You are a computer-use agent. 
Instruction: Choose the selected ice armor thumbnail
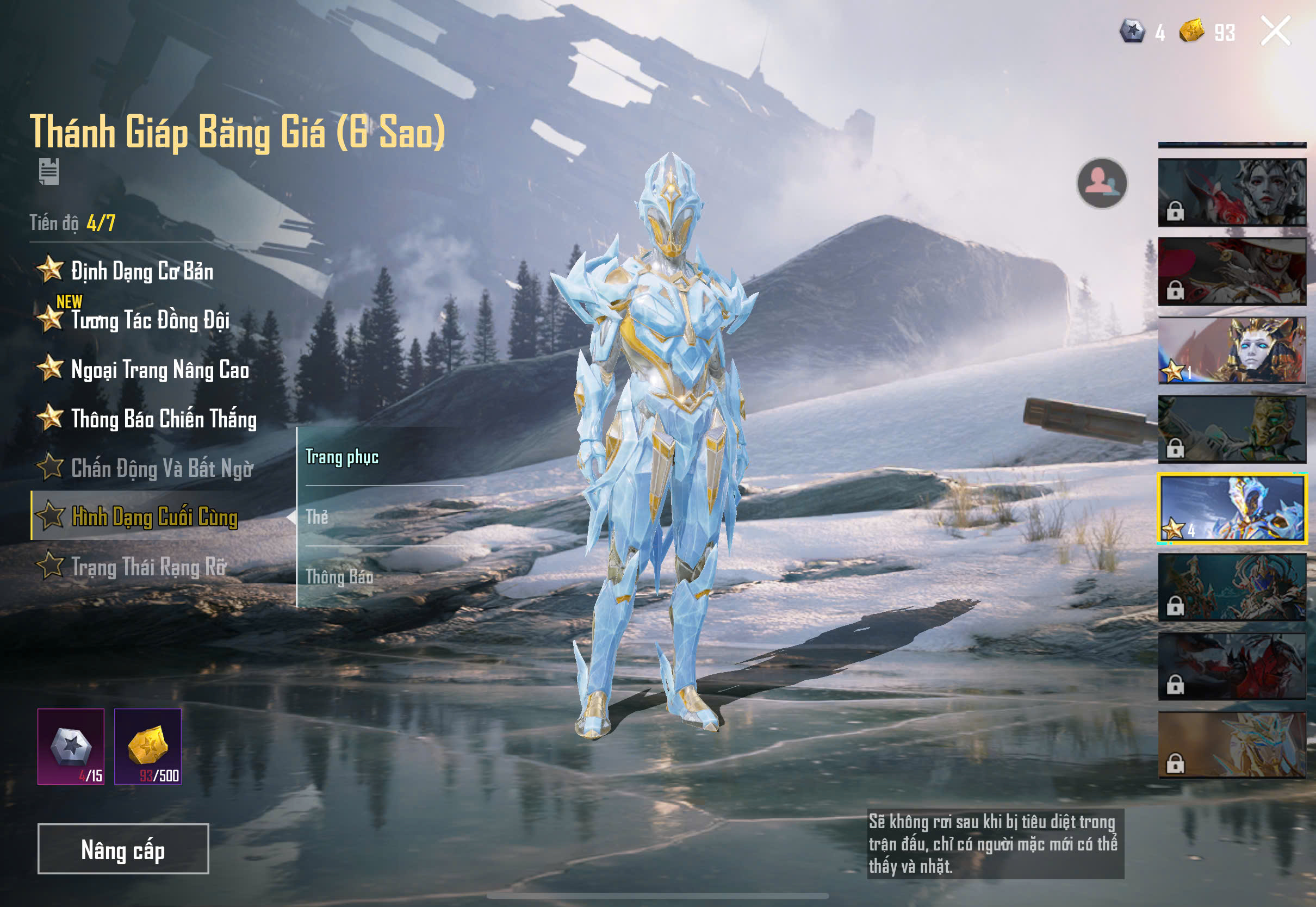[x=1232, y=508]
